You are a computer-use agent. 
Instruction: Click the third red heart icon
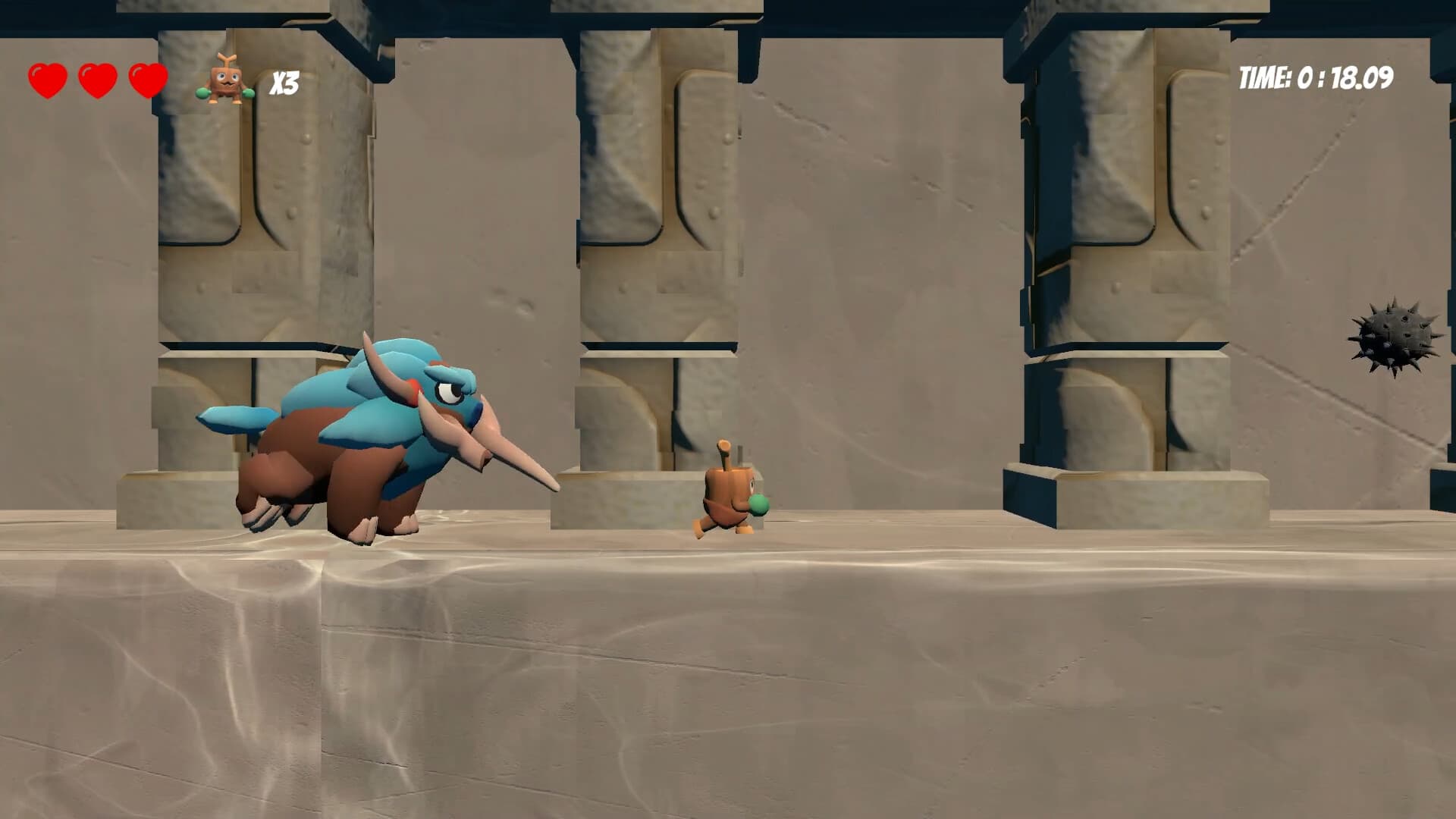click(146, 79)
